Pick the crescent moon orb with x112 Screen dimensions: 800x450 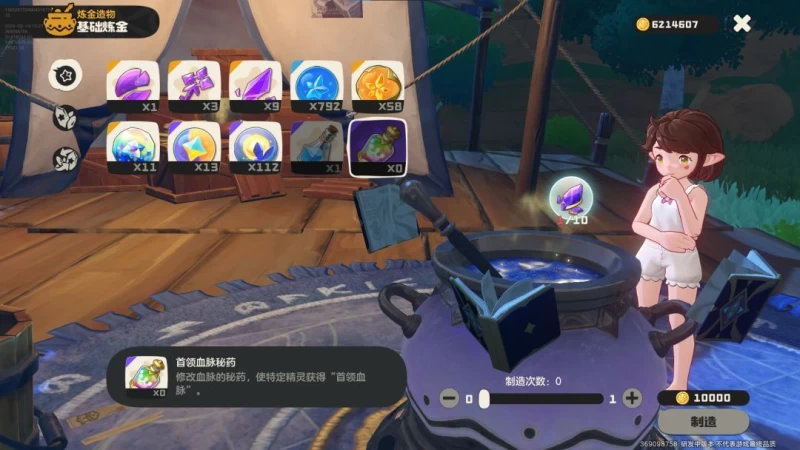pyautogui.click(x=254, y=145)
